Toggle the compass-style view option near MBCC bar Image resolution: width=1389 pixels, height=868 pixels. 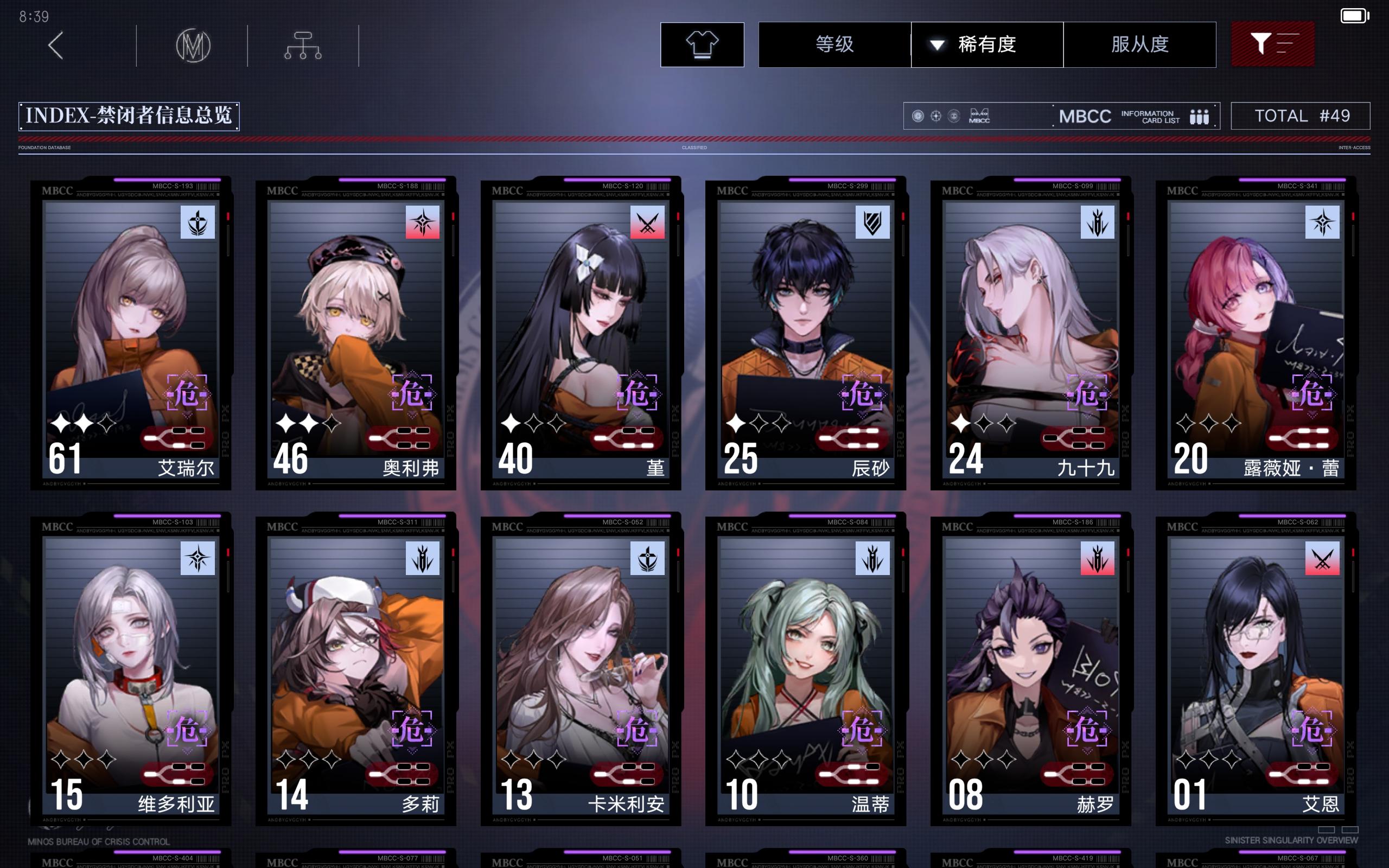point(936,117)
